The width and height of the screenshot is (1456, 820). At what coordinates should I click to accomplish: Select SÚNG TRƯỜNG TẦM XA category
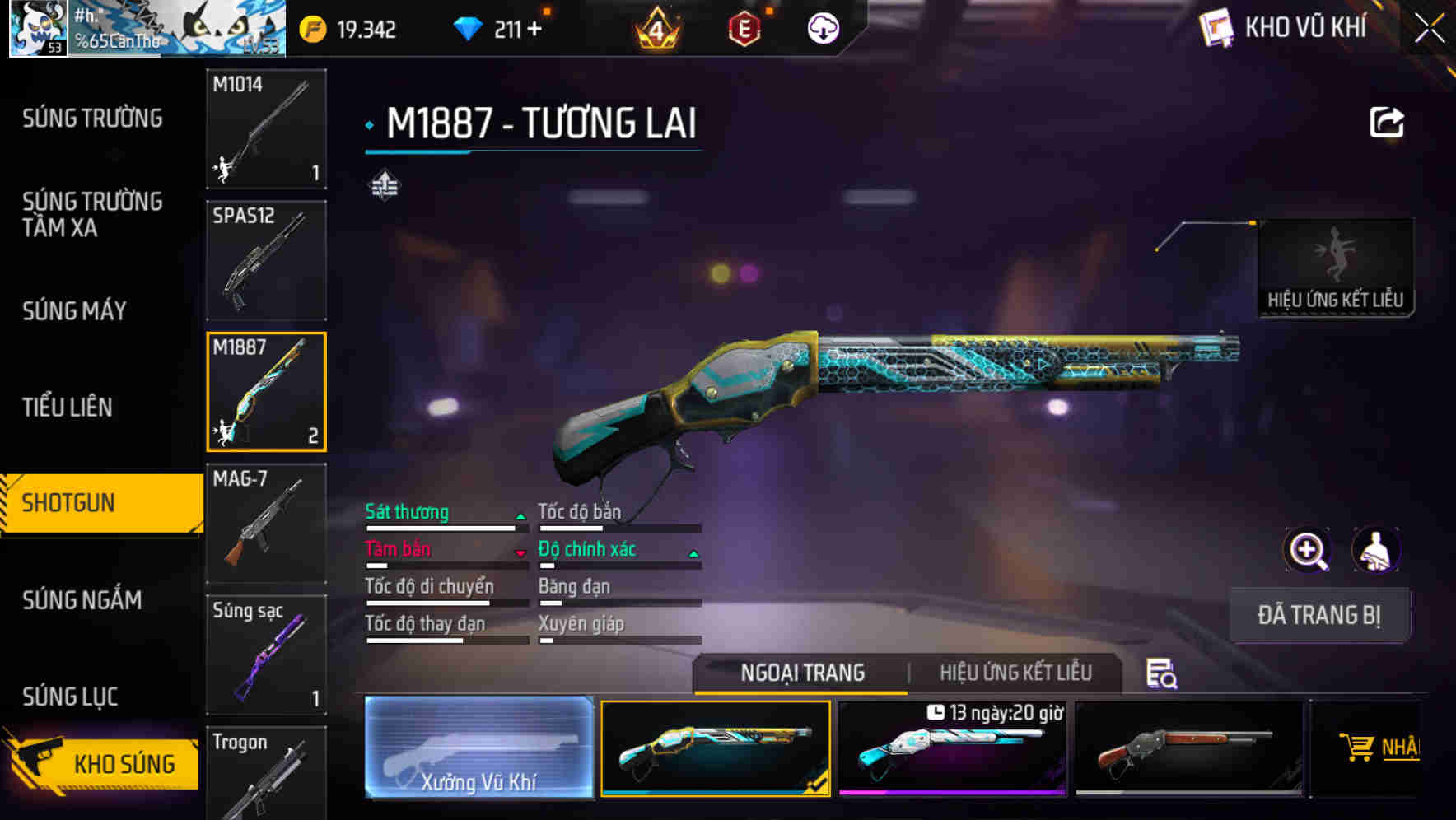(x=93, y=215)
